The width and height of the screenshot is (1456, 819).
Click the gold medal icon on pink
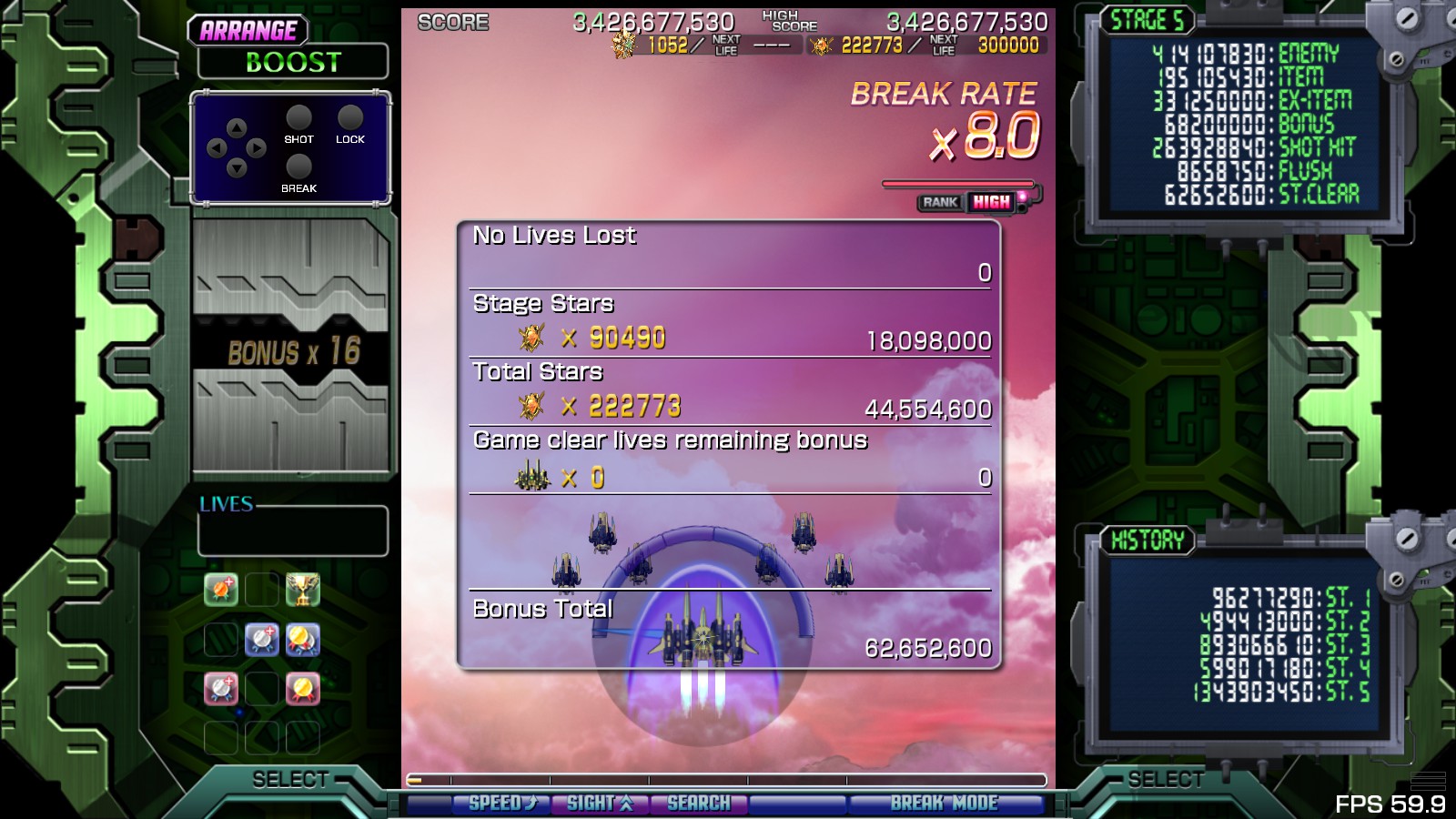tap(302, 690)
